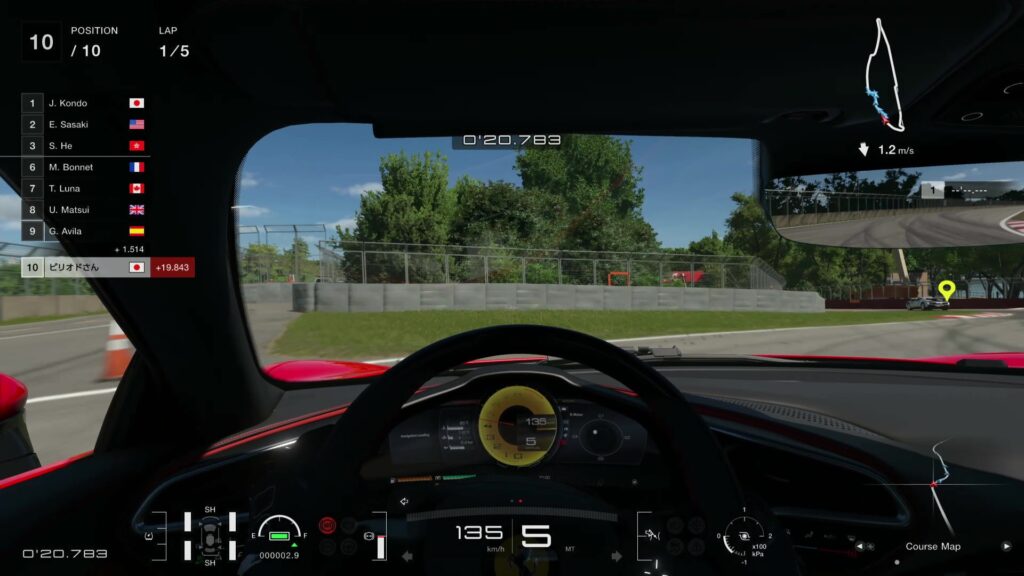Click the left turn signal arrow
The image size is (1024, 576).
pos(407,556)
